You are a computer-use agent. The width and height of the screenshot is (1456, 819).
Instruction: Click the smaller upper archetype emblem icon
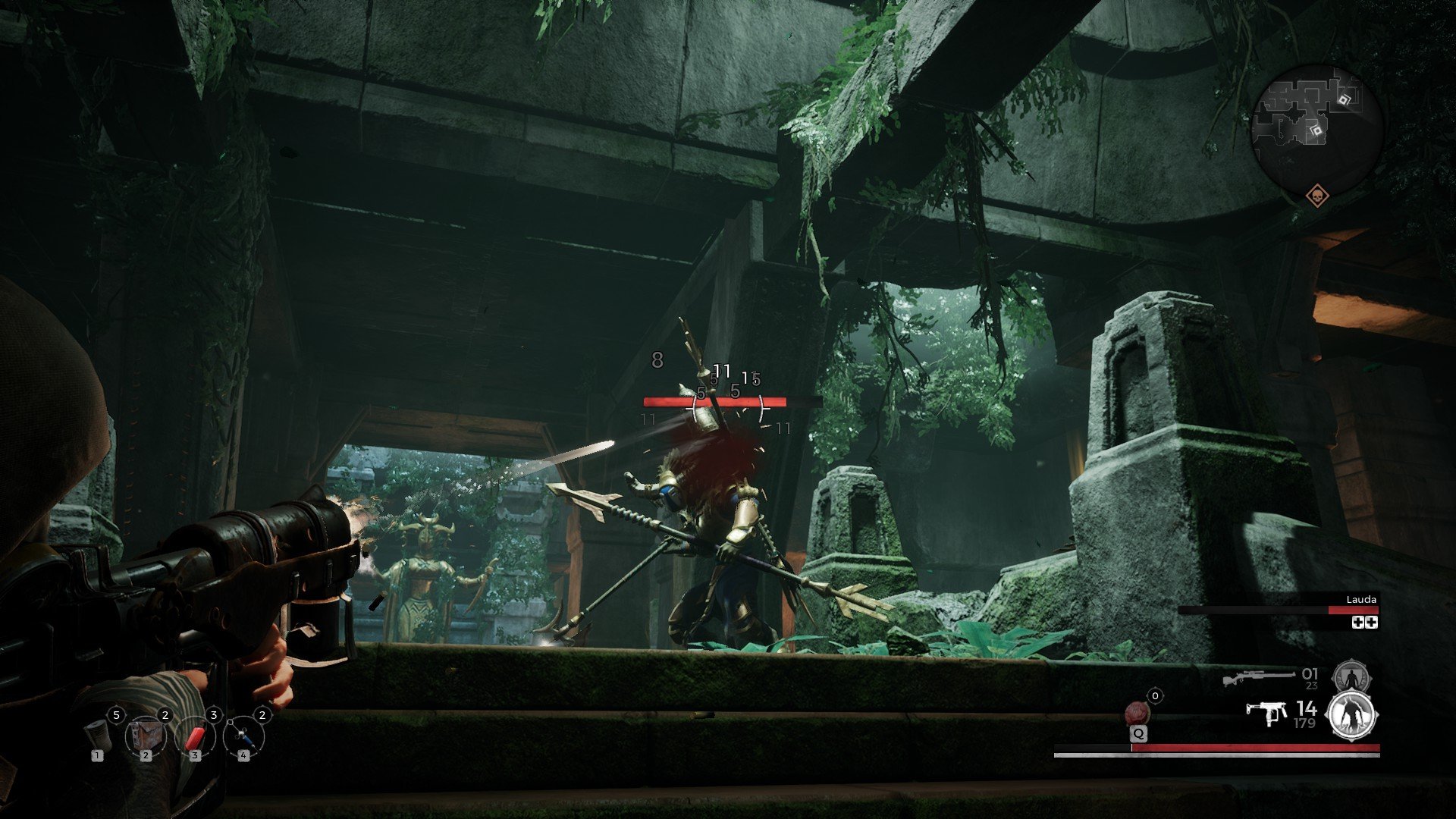[1351, 675]
